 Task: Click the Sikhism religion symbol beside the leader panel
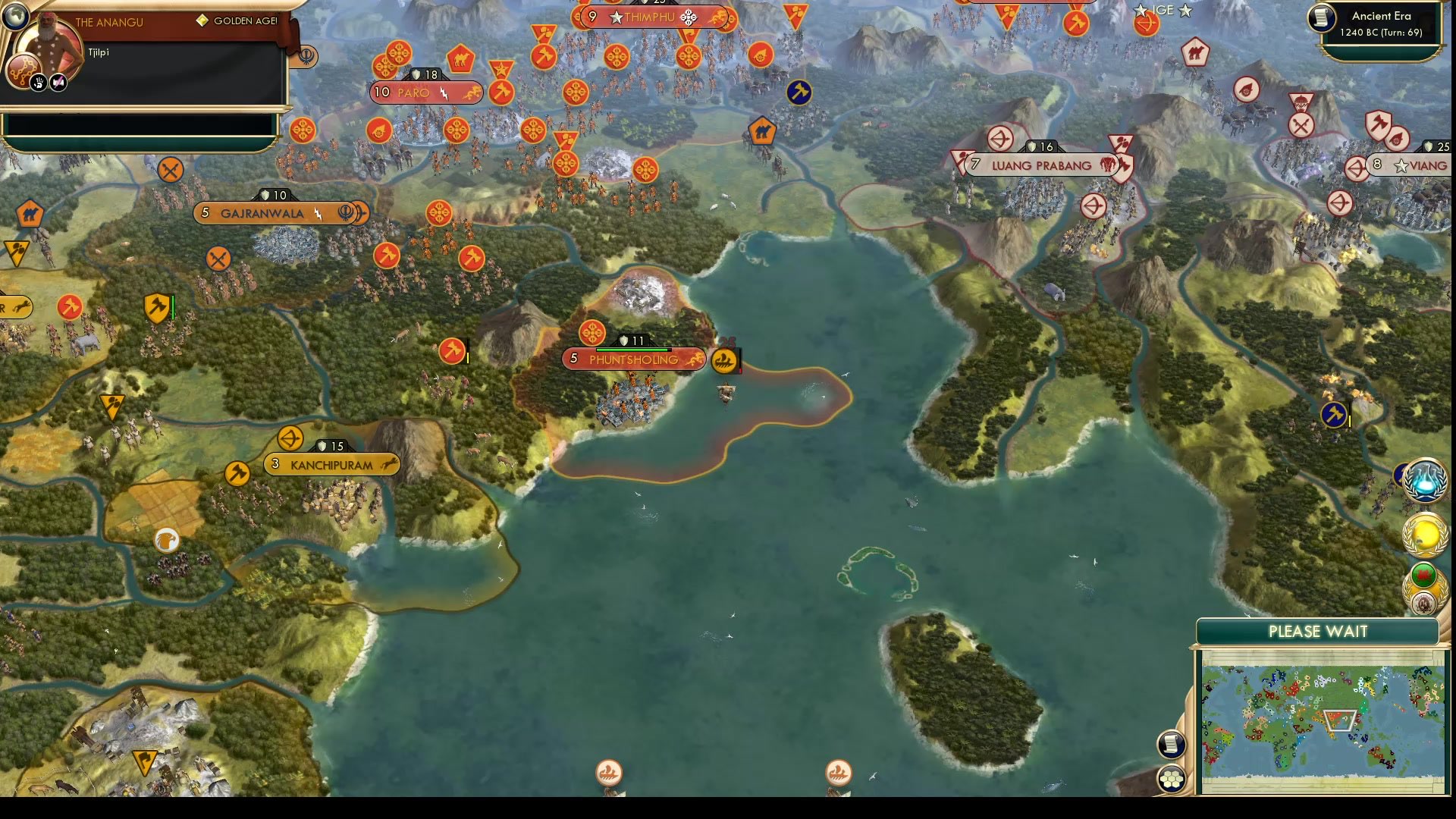(x=307, y=57)
